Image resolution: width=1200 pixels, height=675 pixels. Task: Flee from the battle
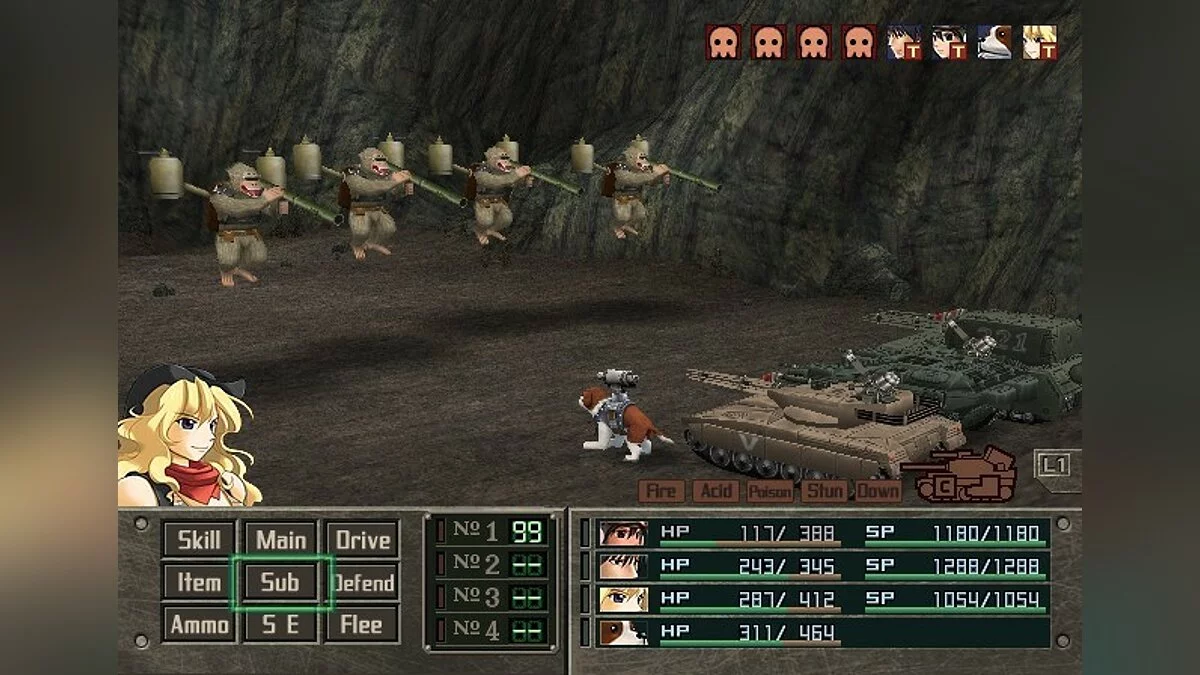click(x=362, y=624)
